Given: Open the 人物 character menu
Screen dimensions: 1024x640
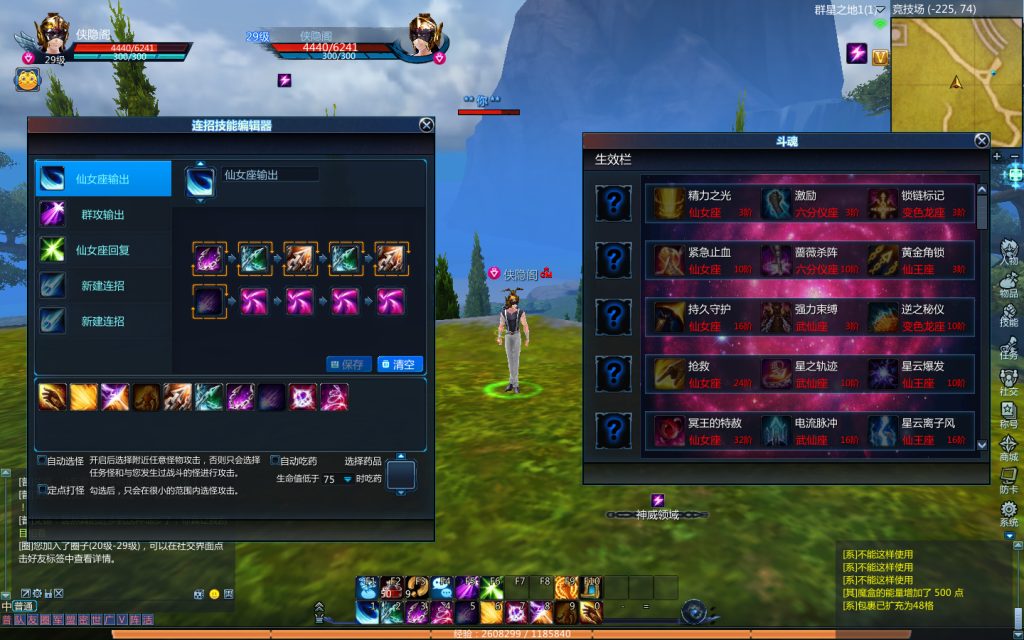Looking at the screenshot, I should [1009, 252].
